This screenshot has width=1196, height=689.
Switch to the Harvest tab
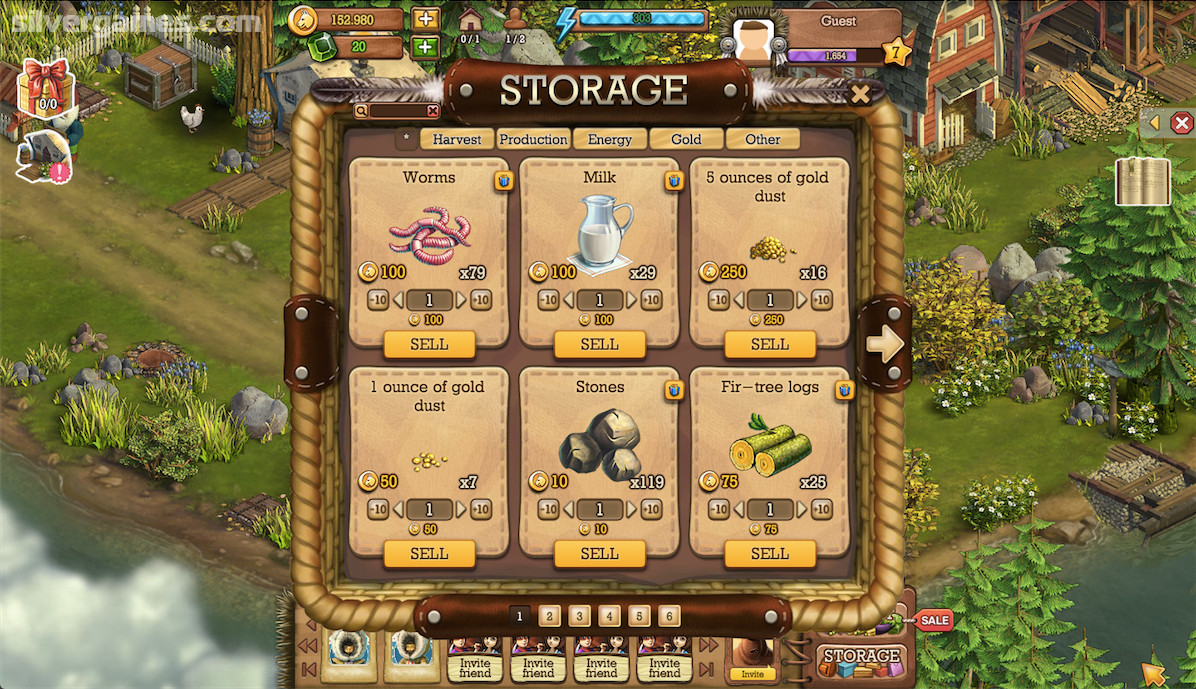(457, 140)
